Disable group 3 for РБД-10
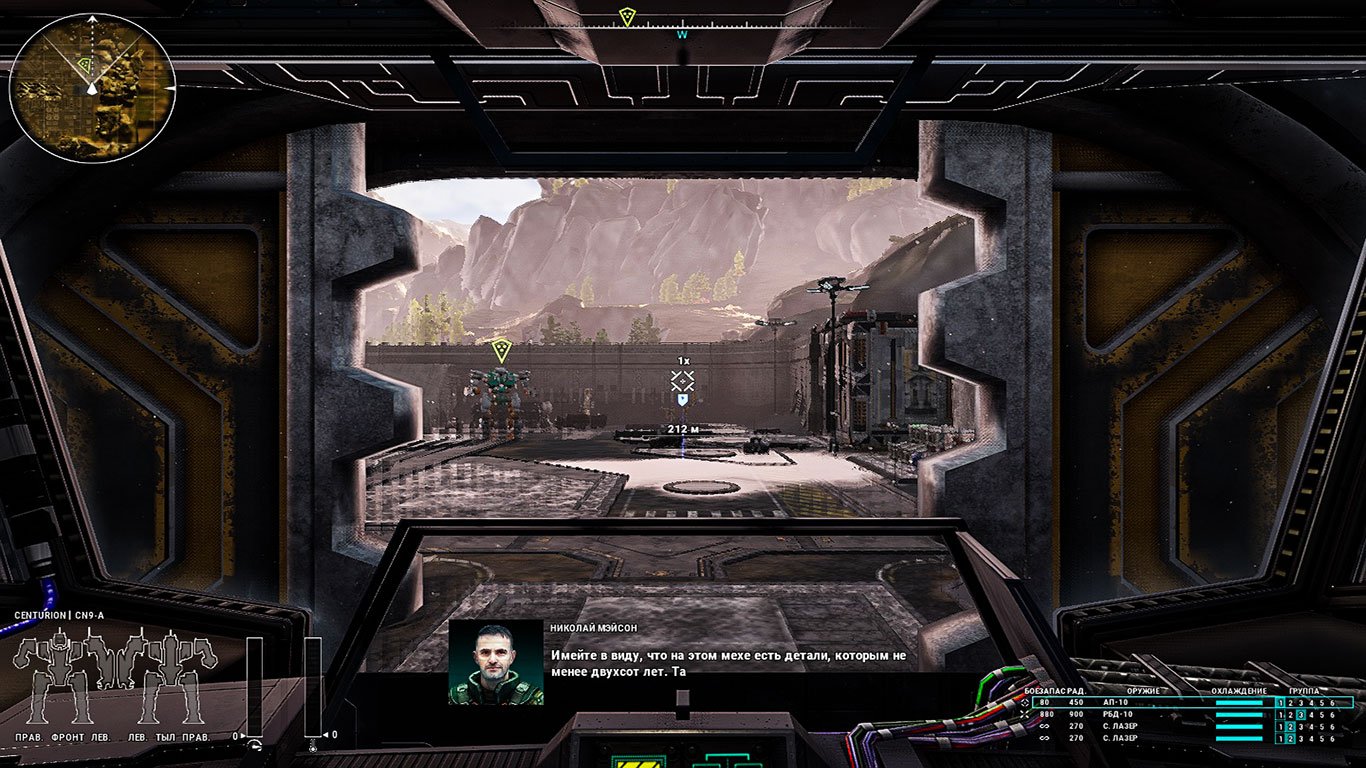Screen dimensions: 1366x768 tap(1300, 716)
